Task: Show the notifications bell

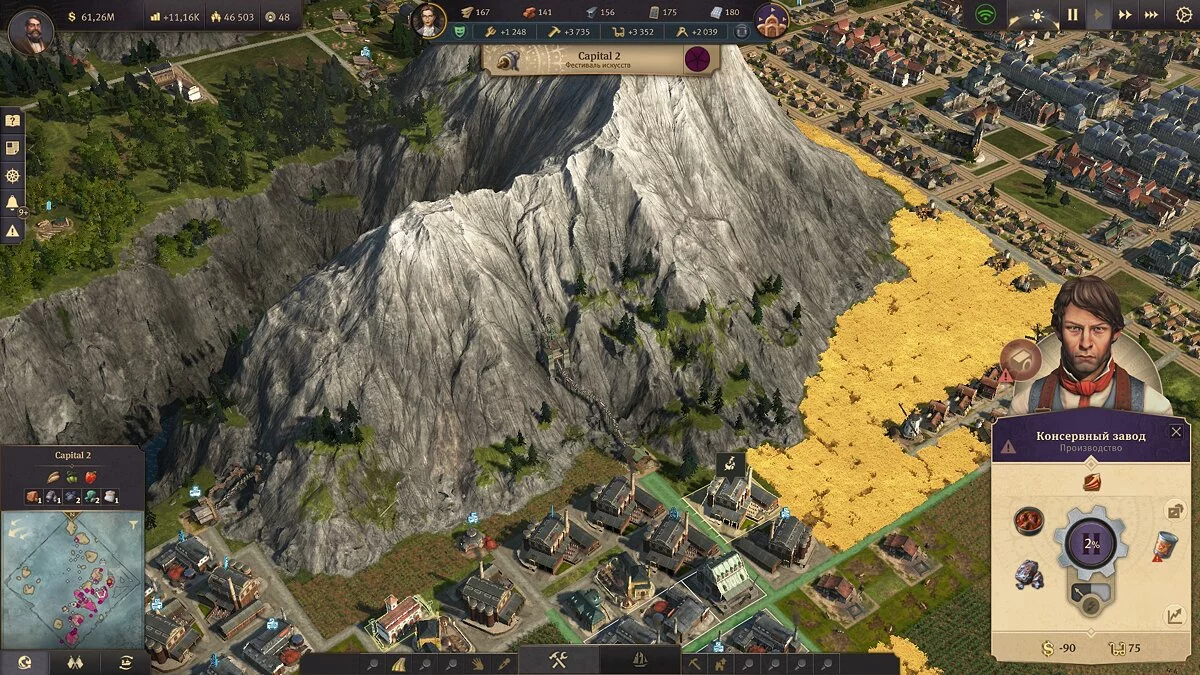Action: pos(12,203)
